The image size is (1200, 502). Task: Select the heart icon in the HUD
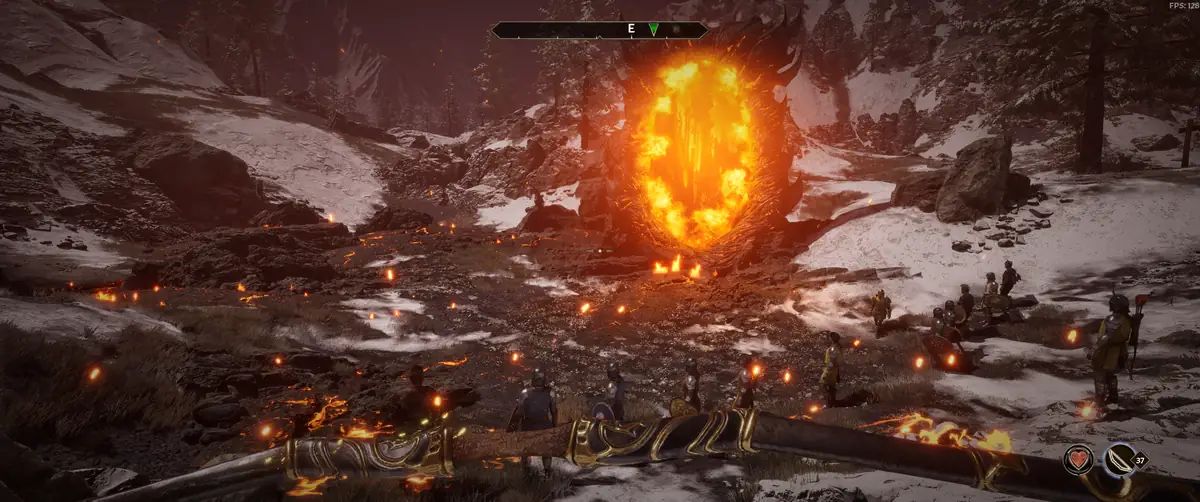point(1079,459)
